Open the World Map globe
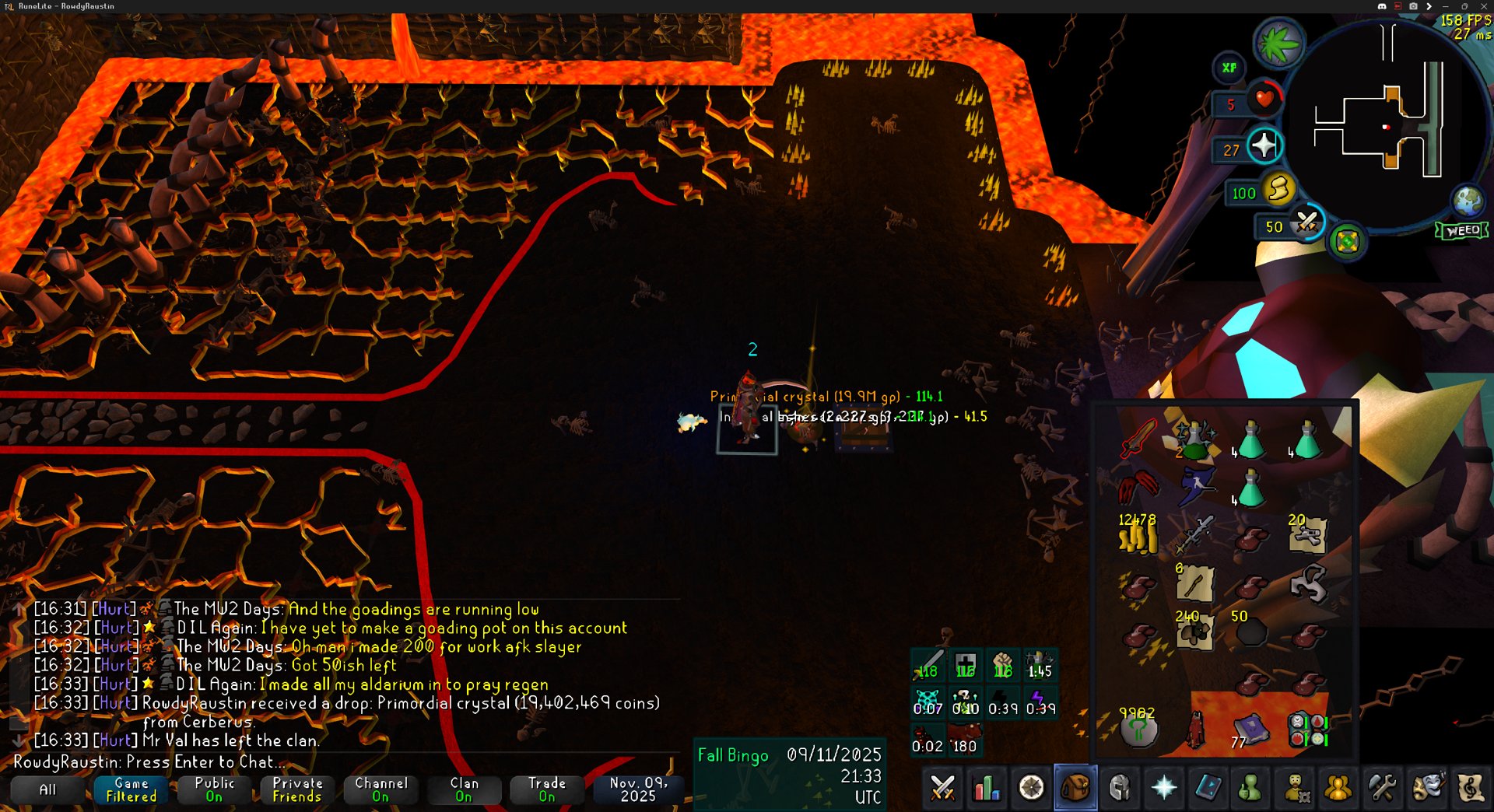The width and height of the screenshot is (1494, 812). click(x=1468, y=200)
